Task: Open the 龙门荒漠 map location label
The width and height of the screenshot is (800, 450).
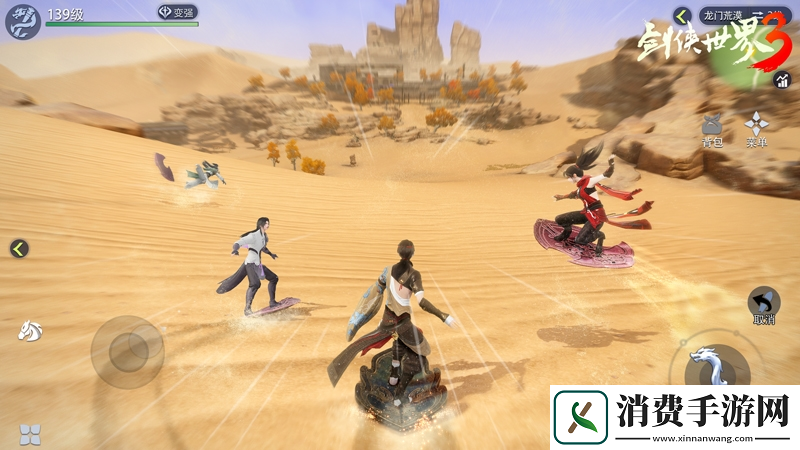Action: coord(723,15)
